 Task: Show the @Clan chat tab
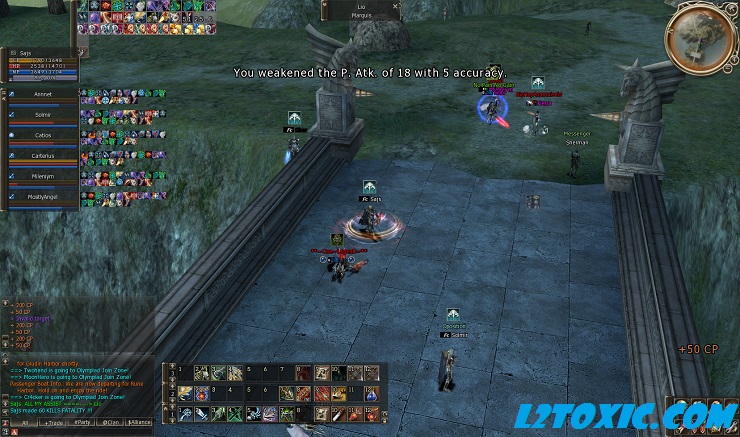111,423
